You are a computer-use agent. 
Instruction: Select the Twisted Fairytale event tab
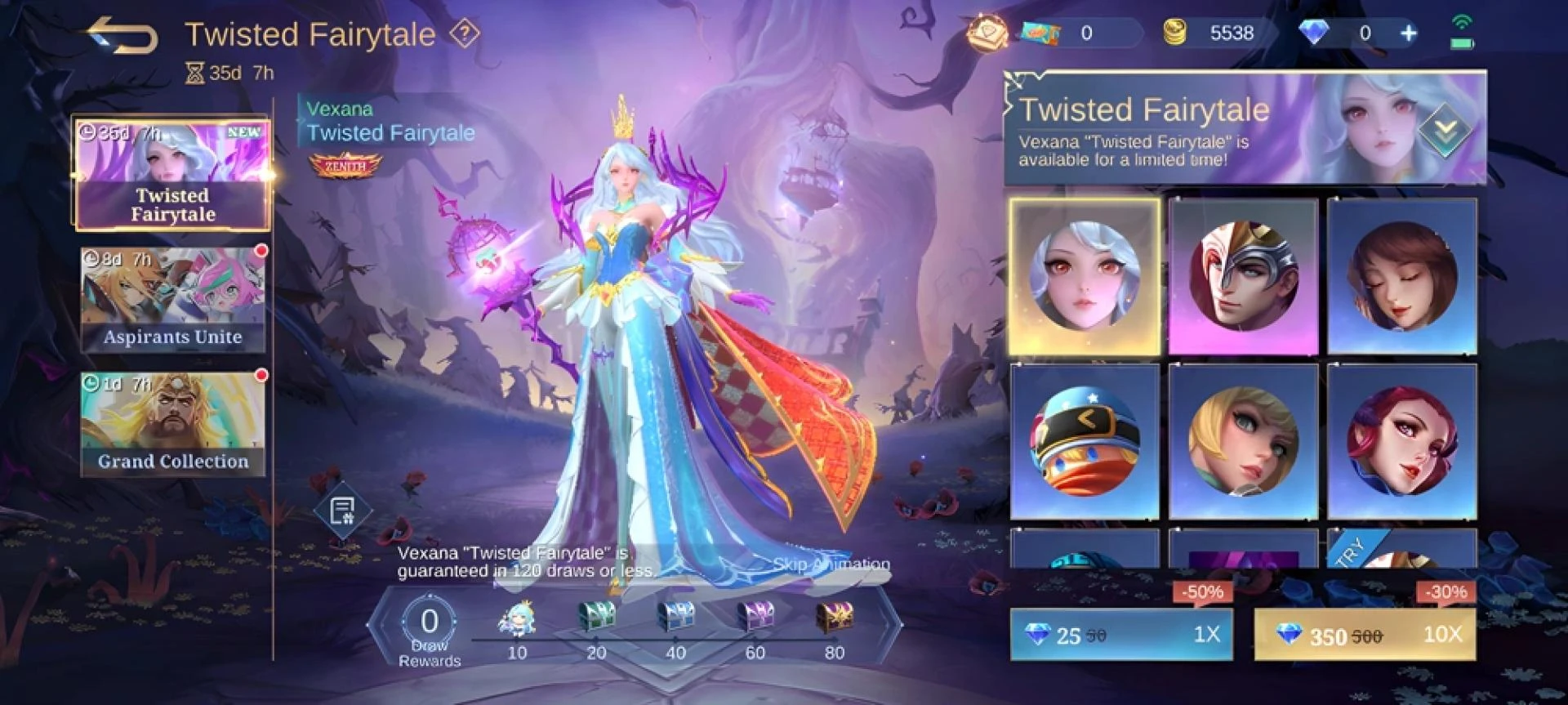point(172,173)
